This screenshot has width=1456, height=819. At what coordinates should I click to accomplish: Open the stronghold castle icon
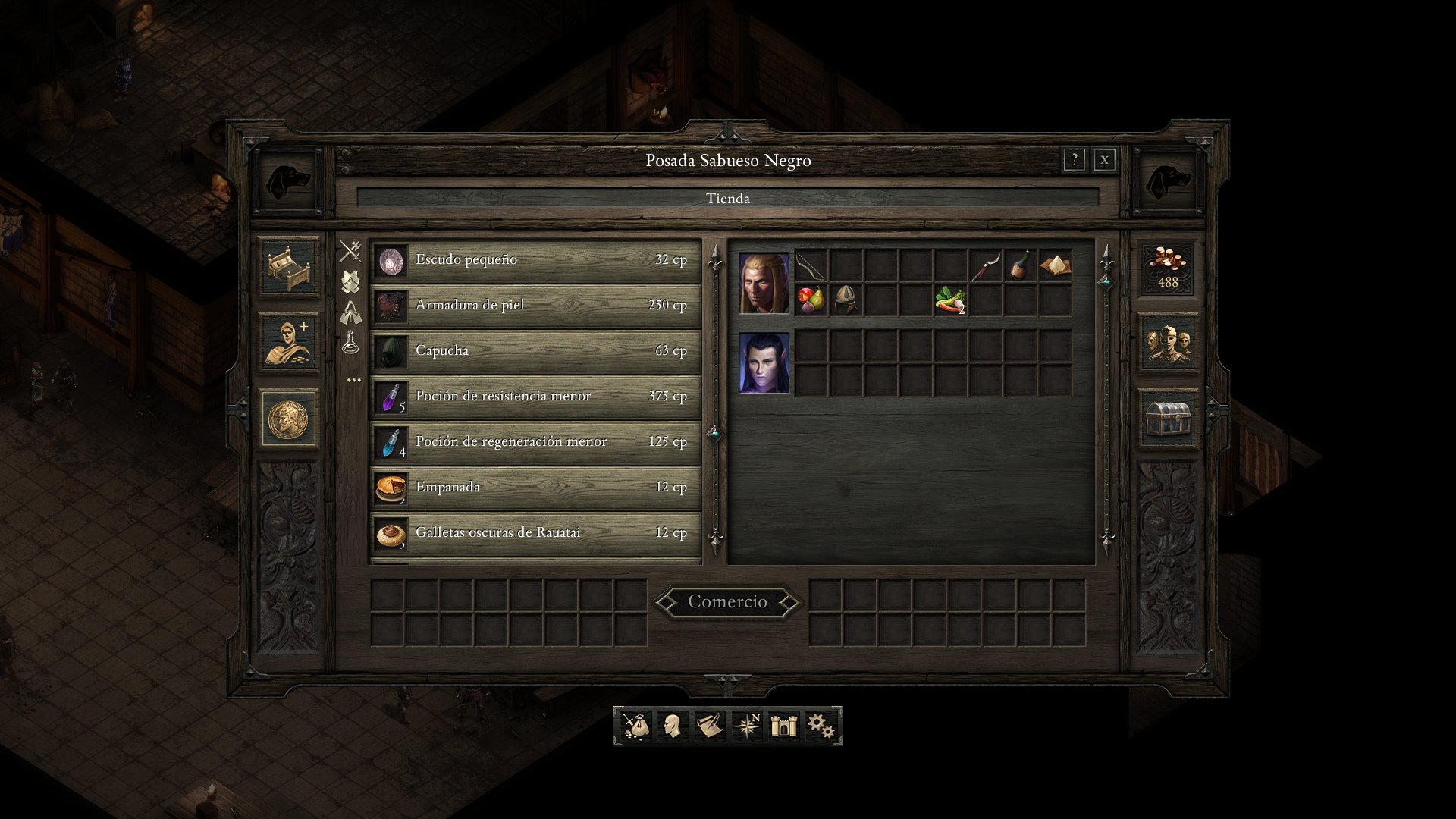(x=783, y=726)
